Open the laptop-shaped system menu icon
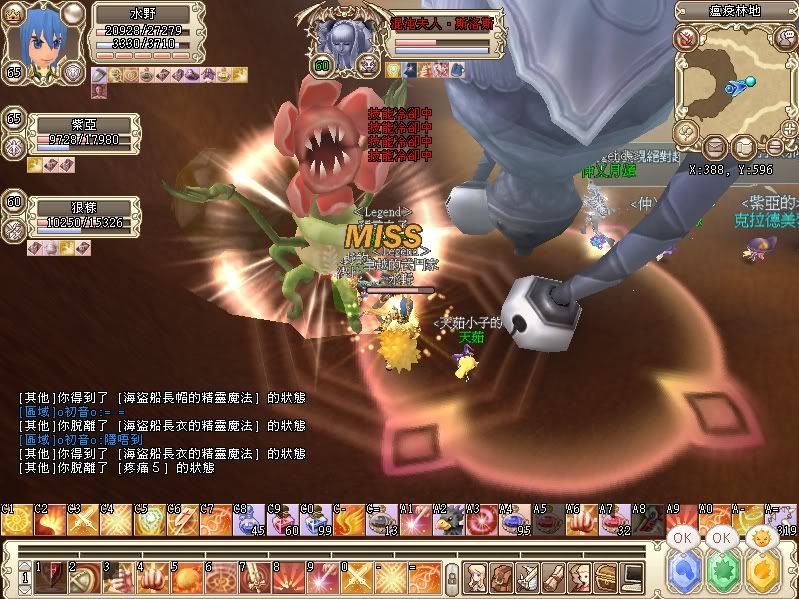The height and width of the screenshot is (599, 799). [x=632, y=577]
